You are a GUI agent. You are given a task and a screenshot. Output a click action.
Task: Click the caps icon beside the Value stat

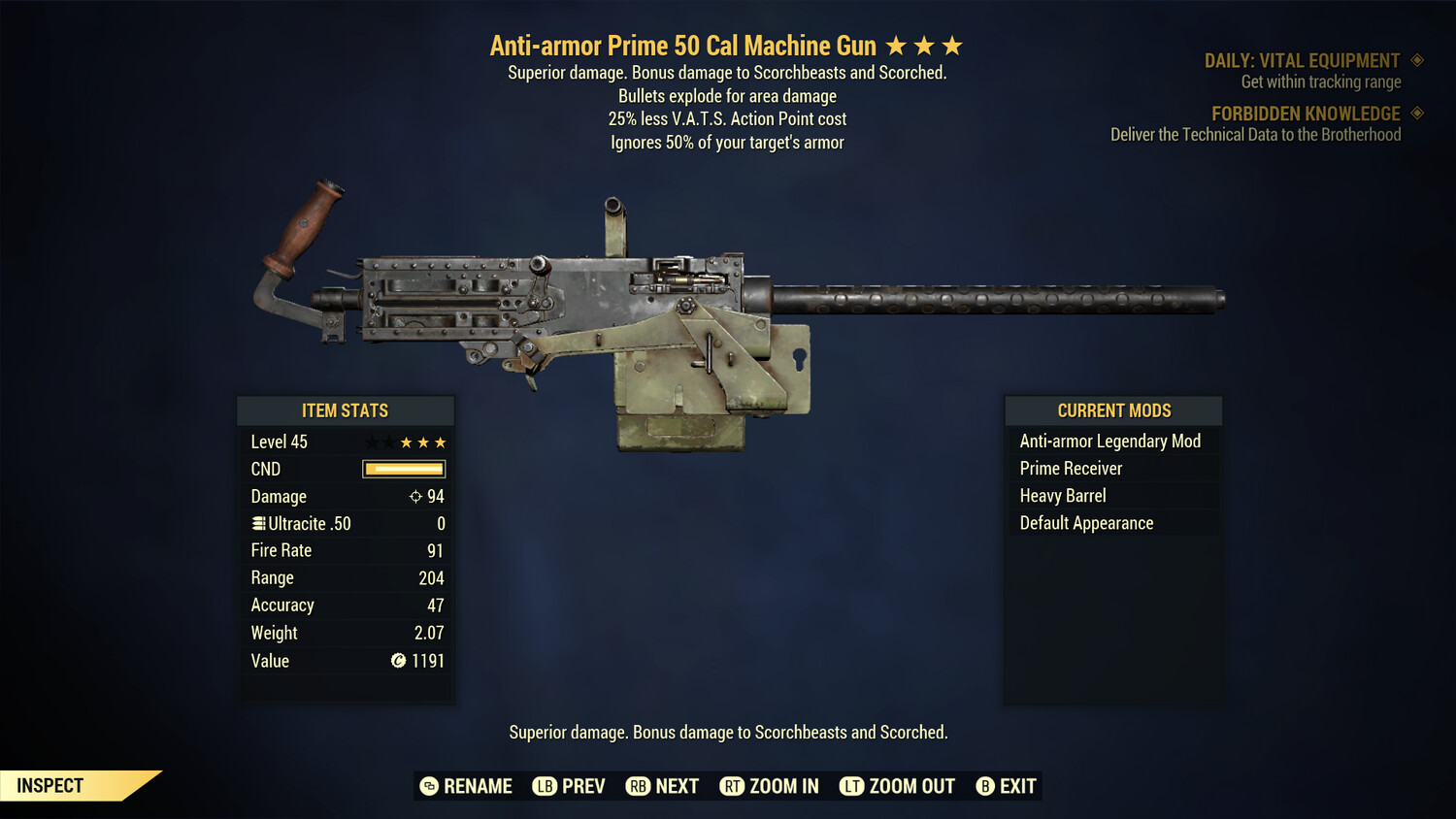point(397,661)
